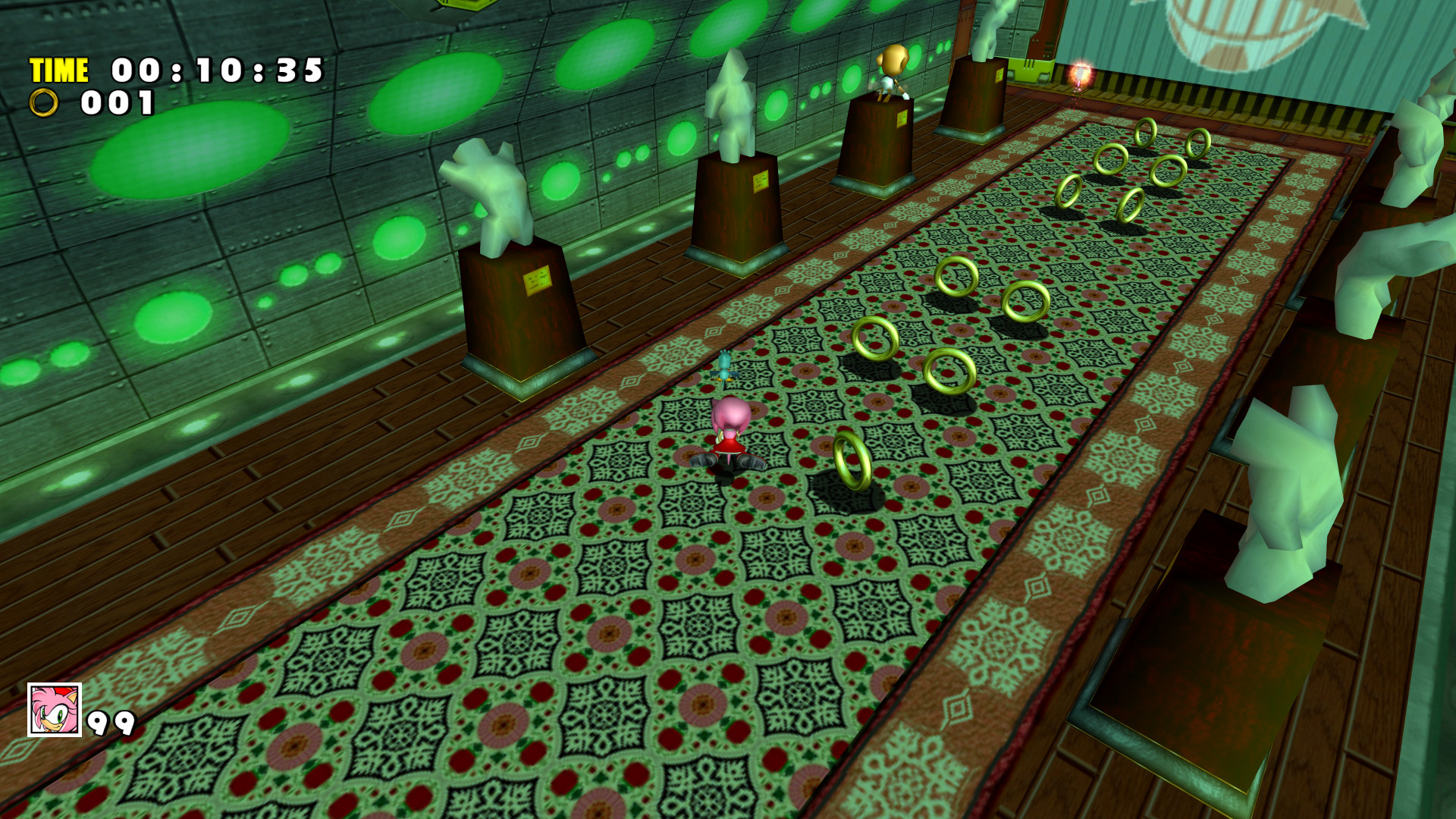Screen dimensions: 1456x819
Task: Click the plaque on the second pedestal
Action: point(761,183)
